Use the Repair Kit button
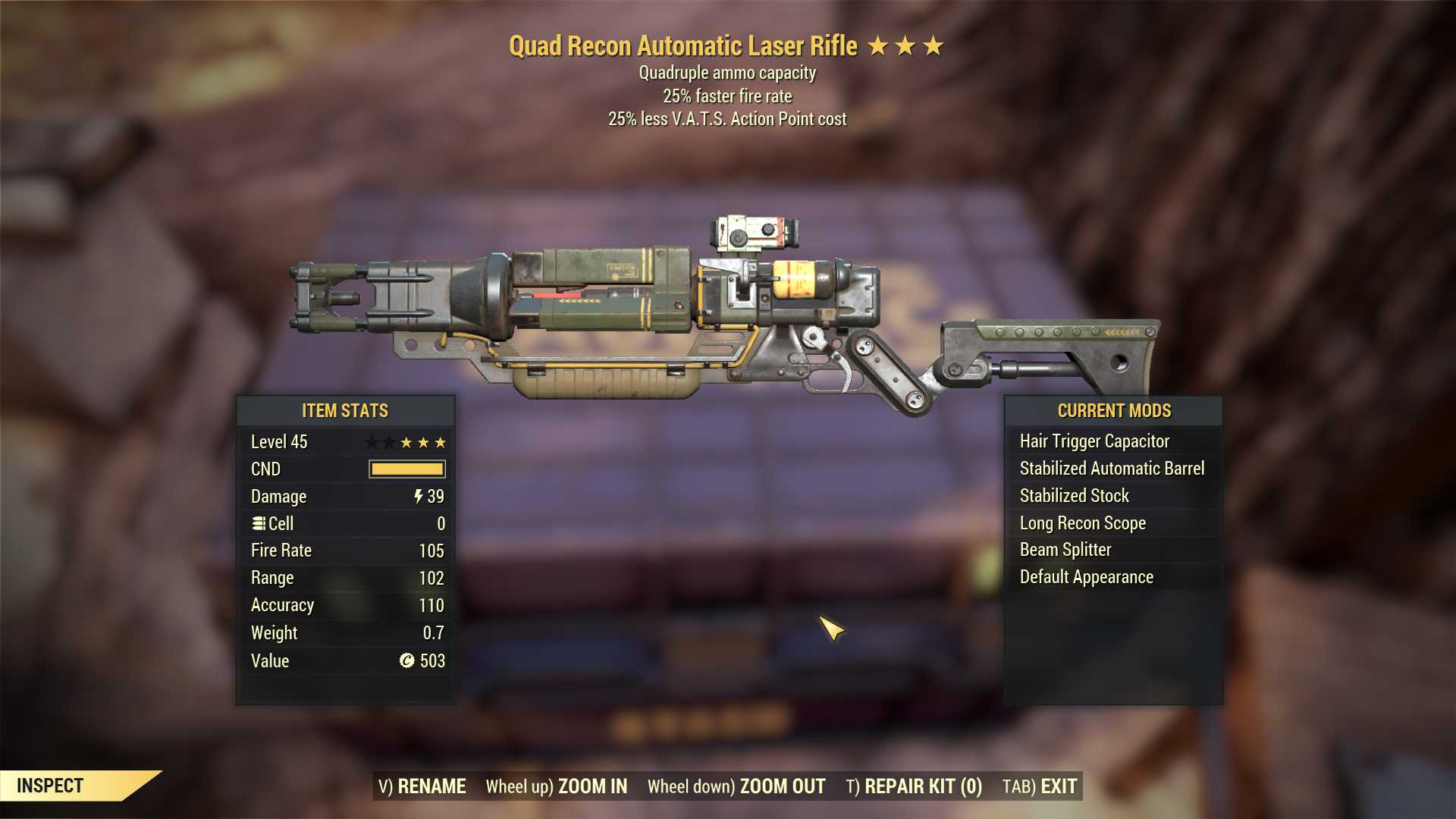Screen dimensions: 1456x819 pyautogui.click(x=914, y=786)
